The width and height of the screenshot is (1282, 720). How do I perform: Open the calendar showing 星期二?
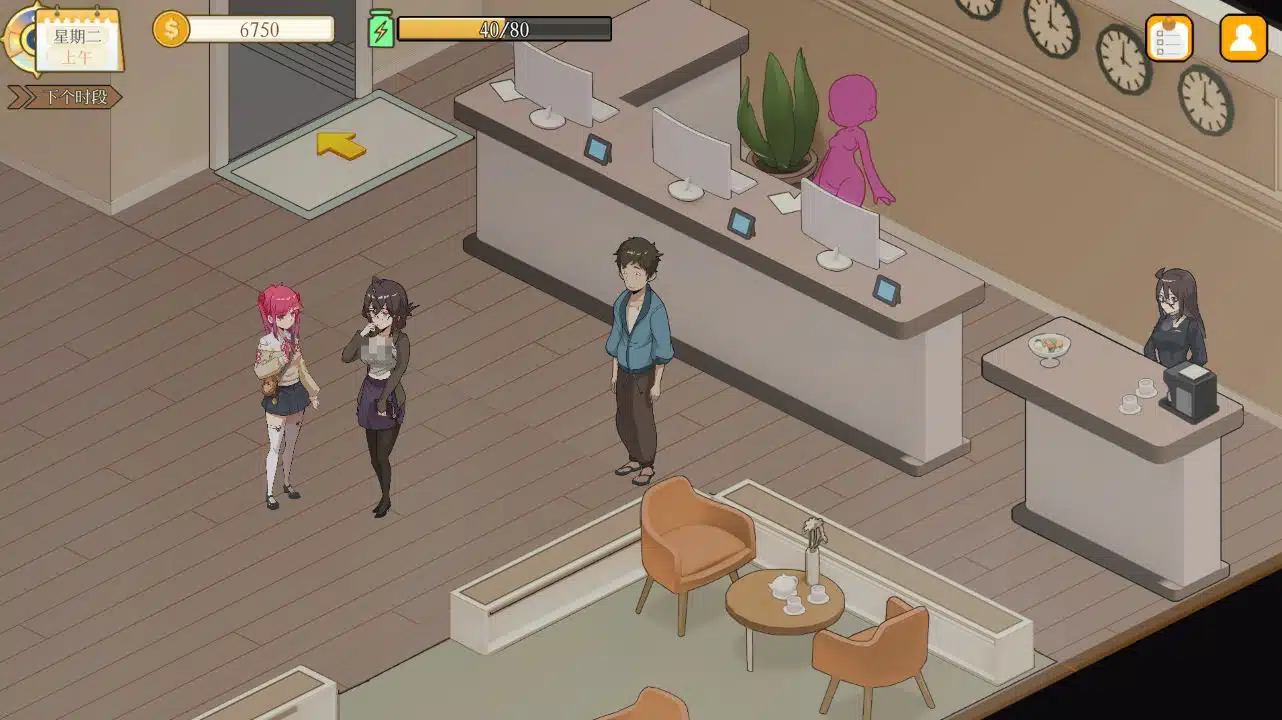pyautogui.click(x=77, y=42)
